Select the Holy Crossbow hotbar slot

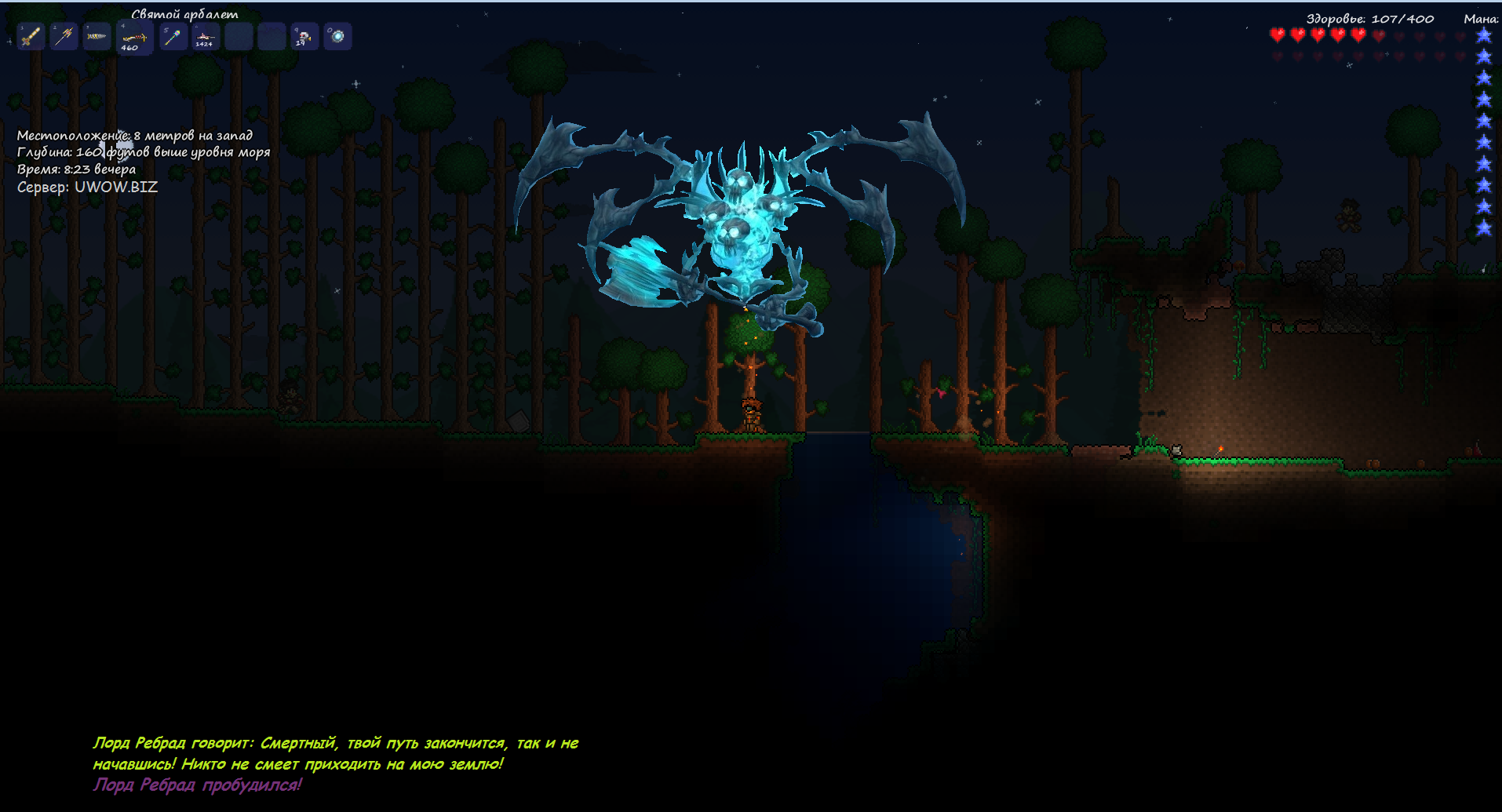point(133,38)
